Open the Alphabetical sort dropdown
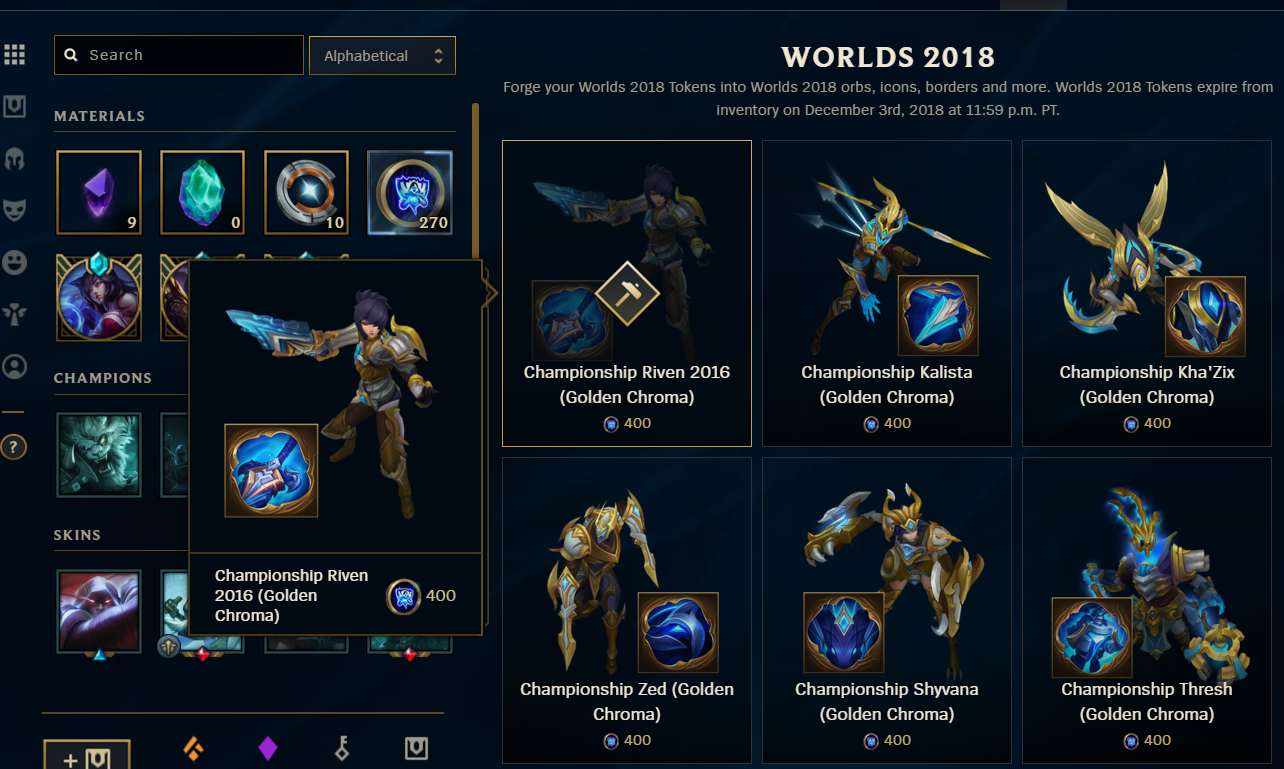 (x=382, y=55)
